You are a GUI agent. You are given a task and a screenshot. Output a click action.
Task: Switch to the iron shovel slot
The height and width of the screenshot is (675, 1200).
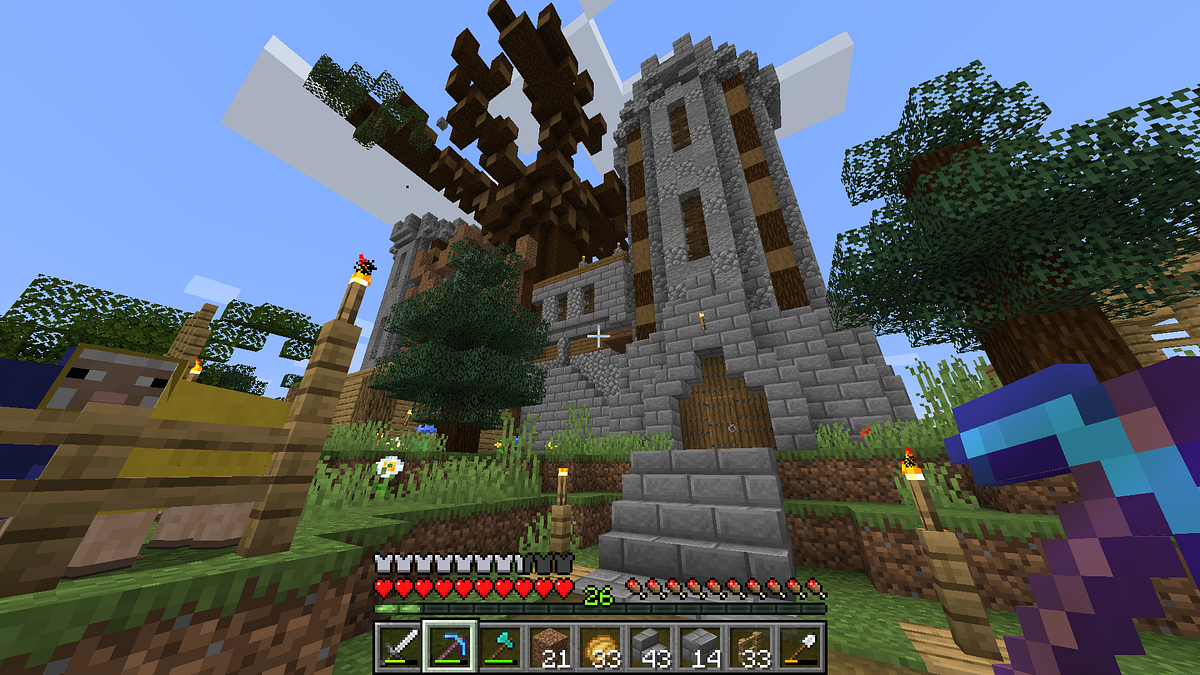coord(801,647)
